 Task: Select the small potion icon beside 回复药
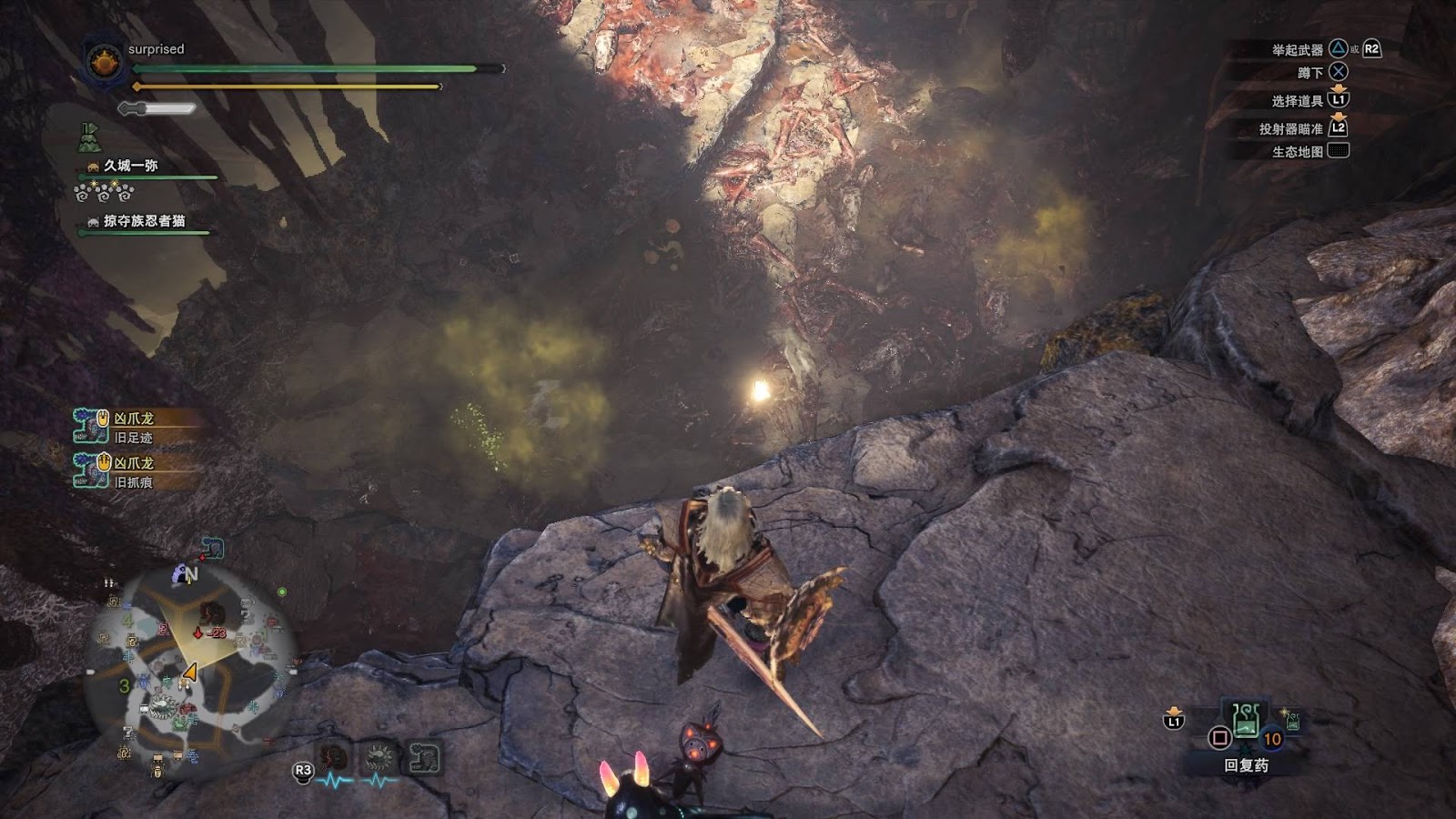tap(1291, 721)
